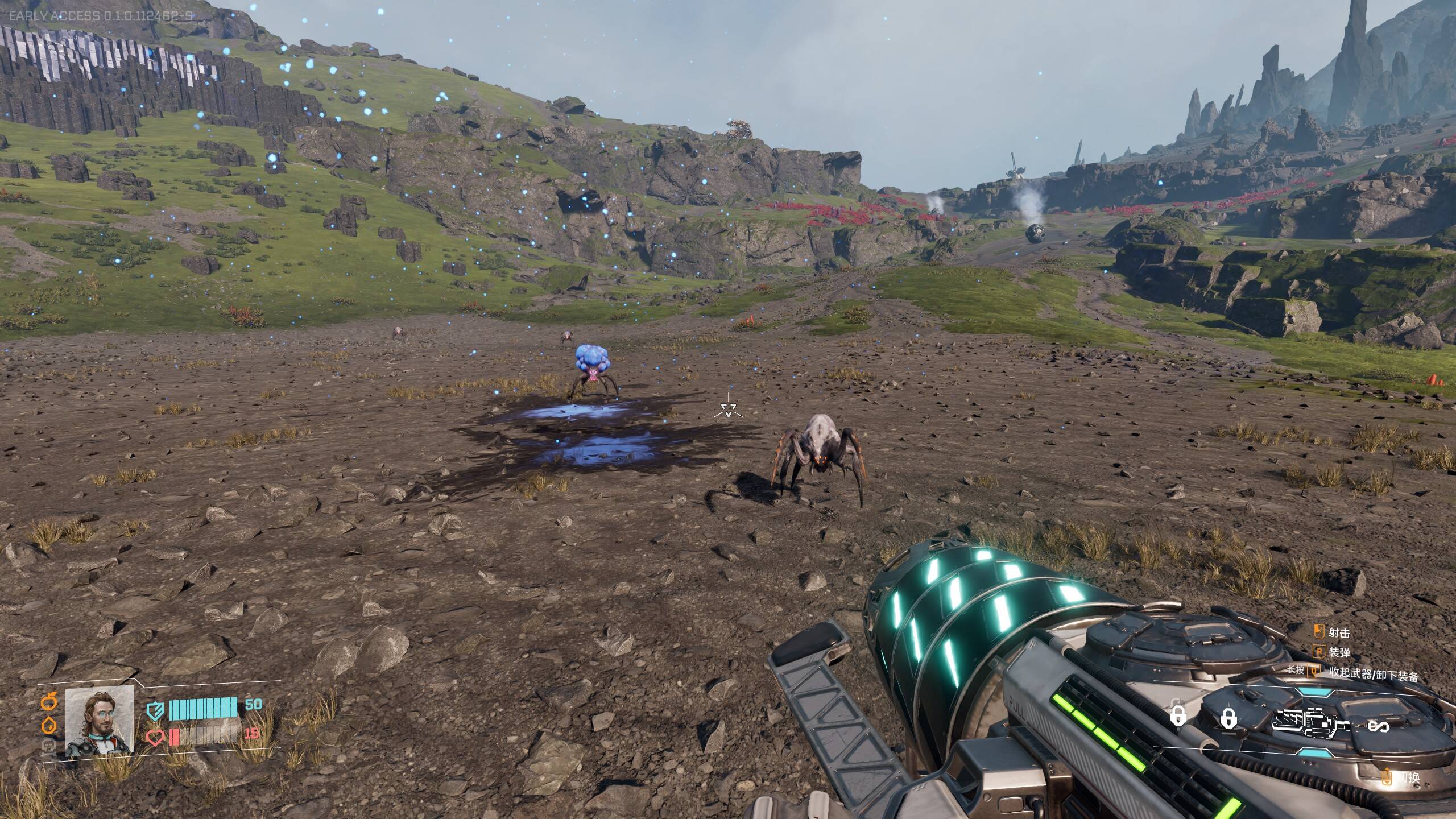
Task: Click the cyan shield icon
Action: pos(155,710)
